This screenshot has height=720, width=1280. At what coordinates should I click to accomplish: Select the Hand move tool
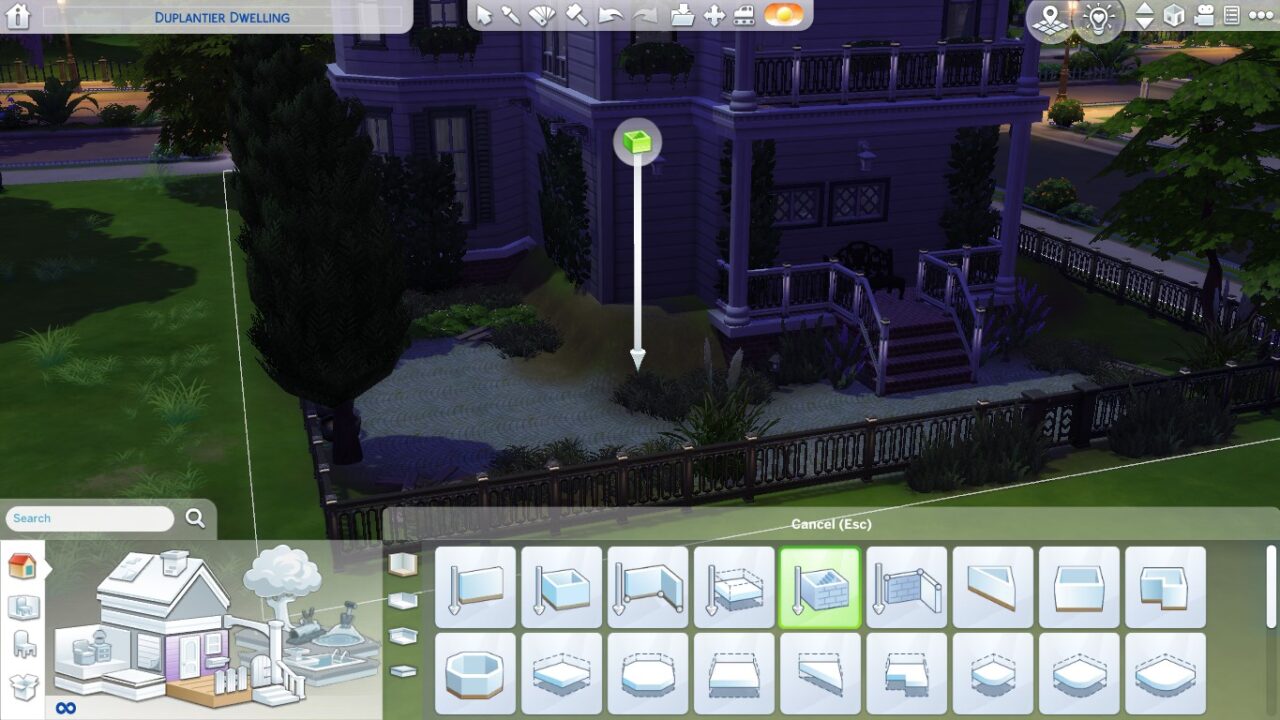click(x=712, y=14)
